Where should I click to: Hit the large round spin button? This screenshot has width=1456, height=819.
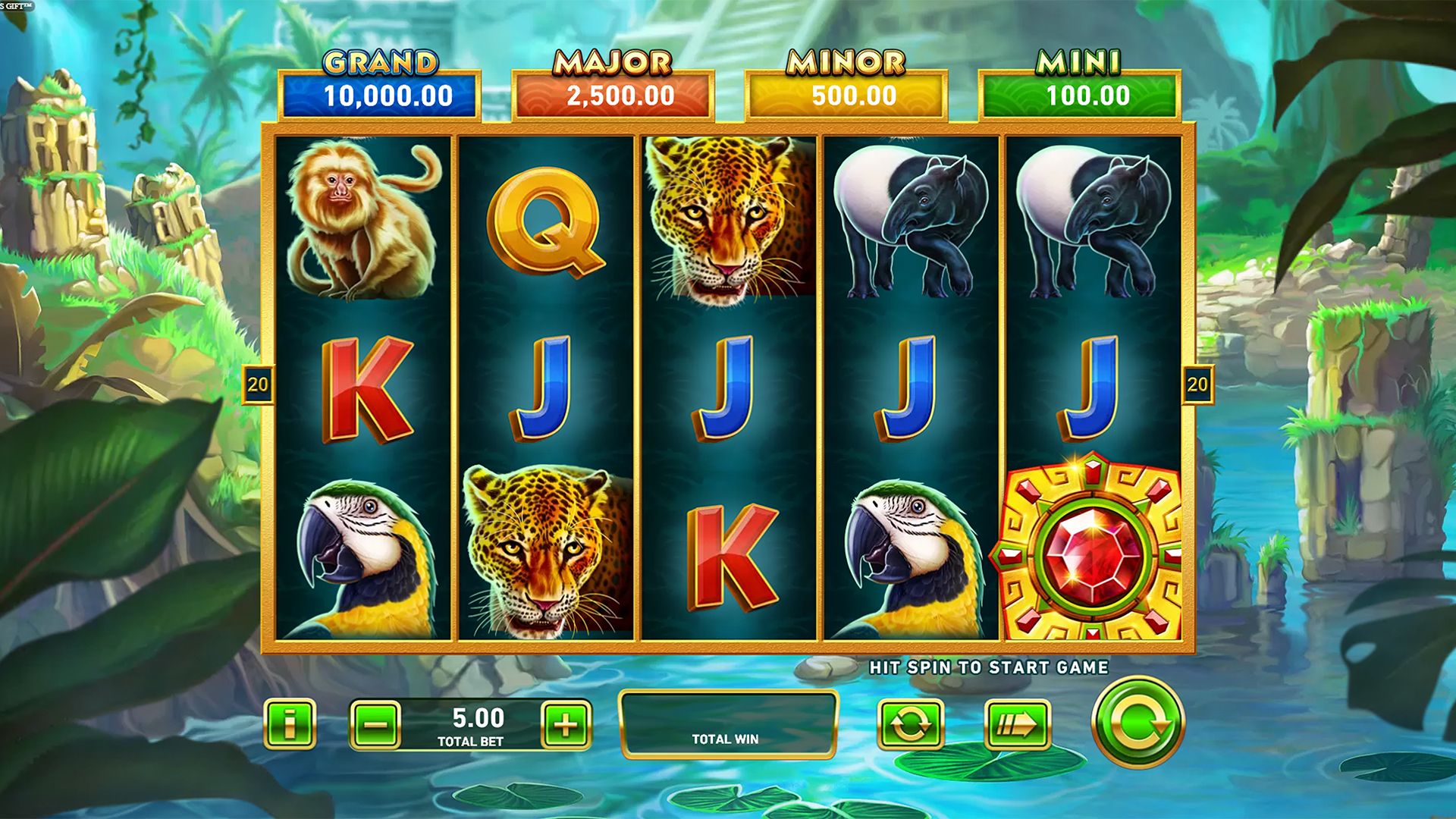(x=1137, y=722)
